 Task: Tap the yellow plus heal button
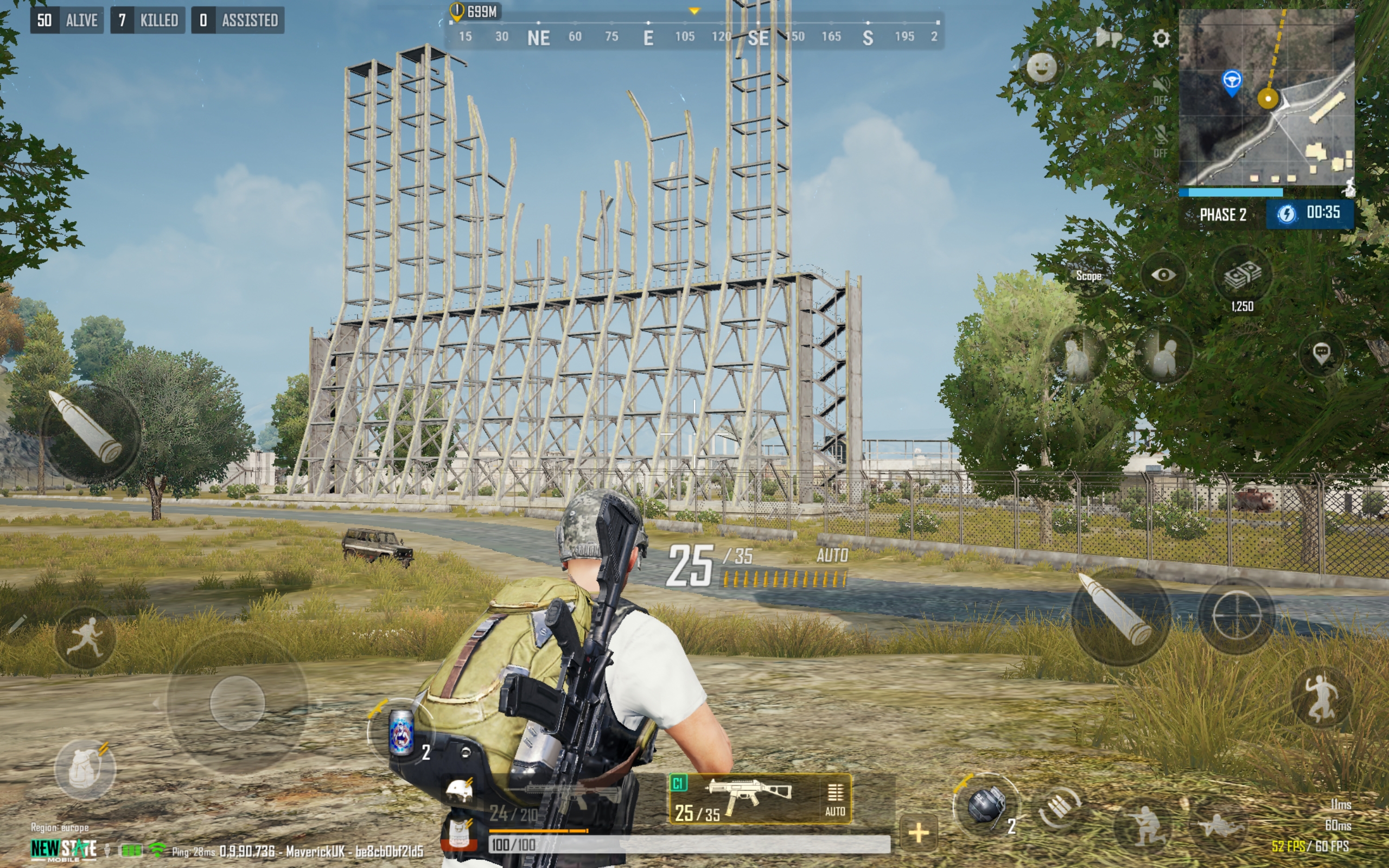click(919, 832)
